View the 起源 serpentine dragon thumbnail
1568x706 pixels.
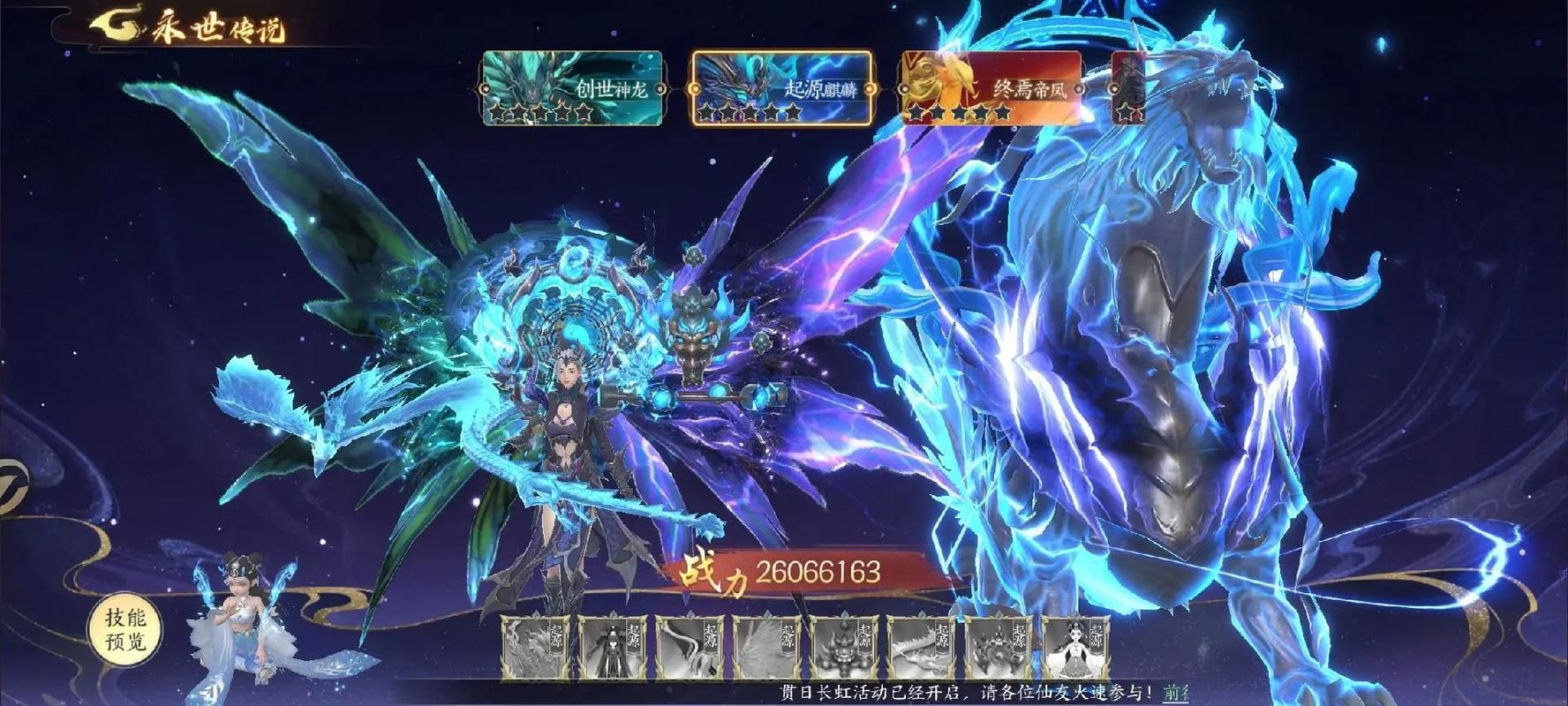coord(921,648)
